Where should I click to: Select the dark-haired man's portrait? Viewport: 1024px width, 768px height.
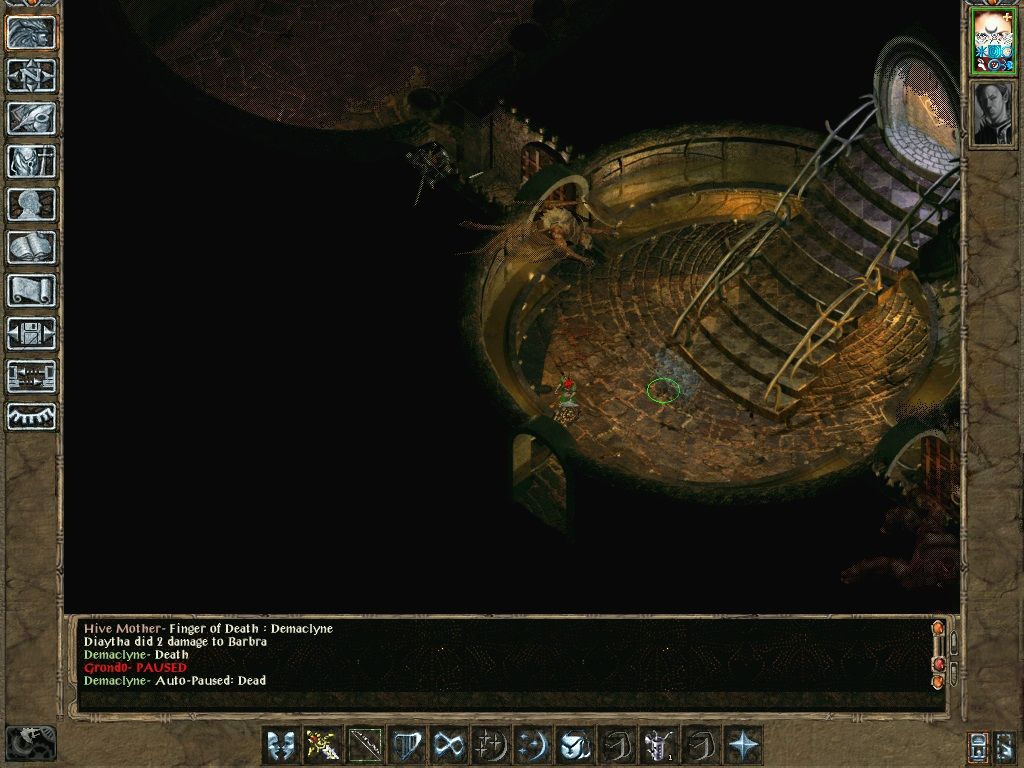pos(991,112)
